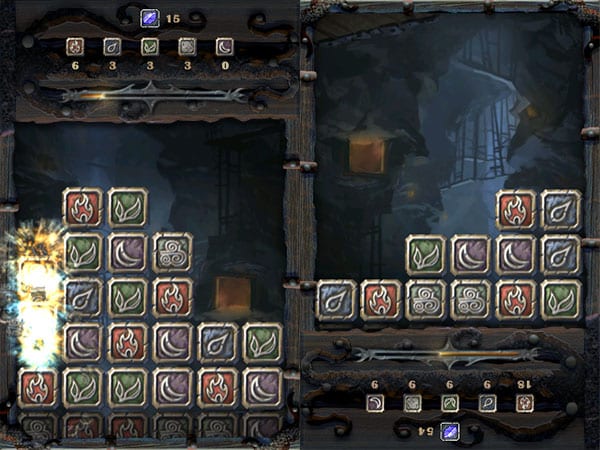Viewport: 600px width, 450px height.
Task: Select the fully visible wind swirl tile on left board
Action: click(x=172, y=252)
